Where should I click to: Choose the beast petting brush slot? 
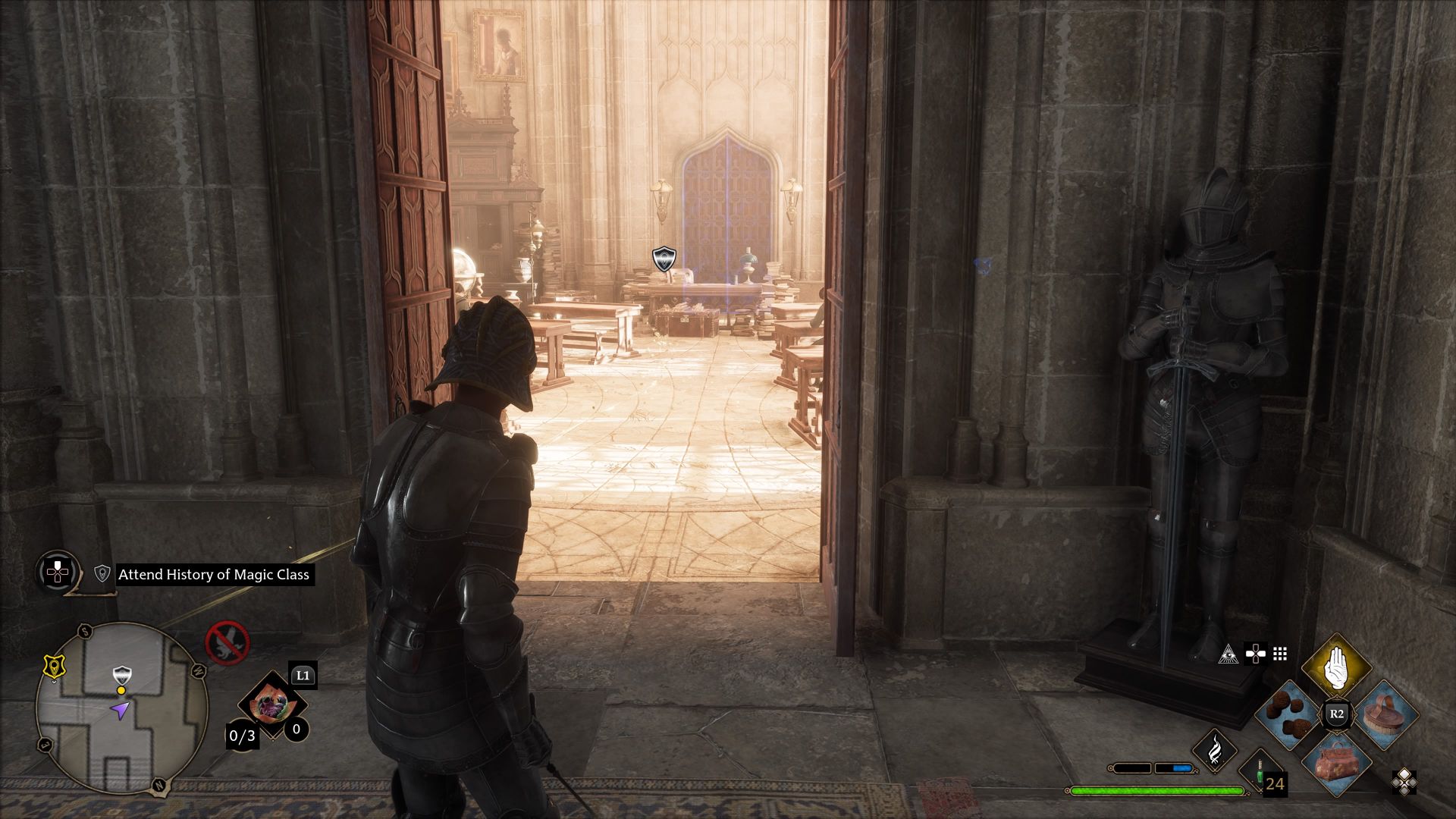pos(1384,714)
